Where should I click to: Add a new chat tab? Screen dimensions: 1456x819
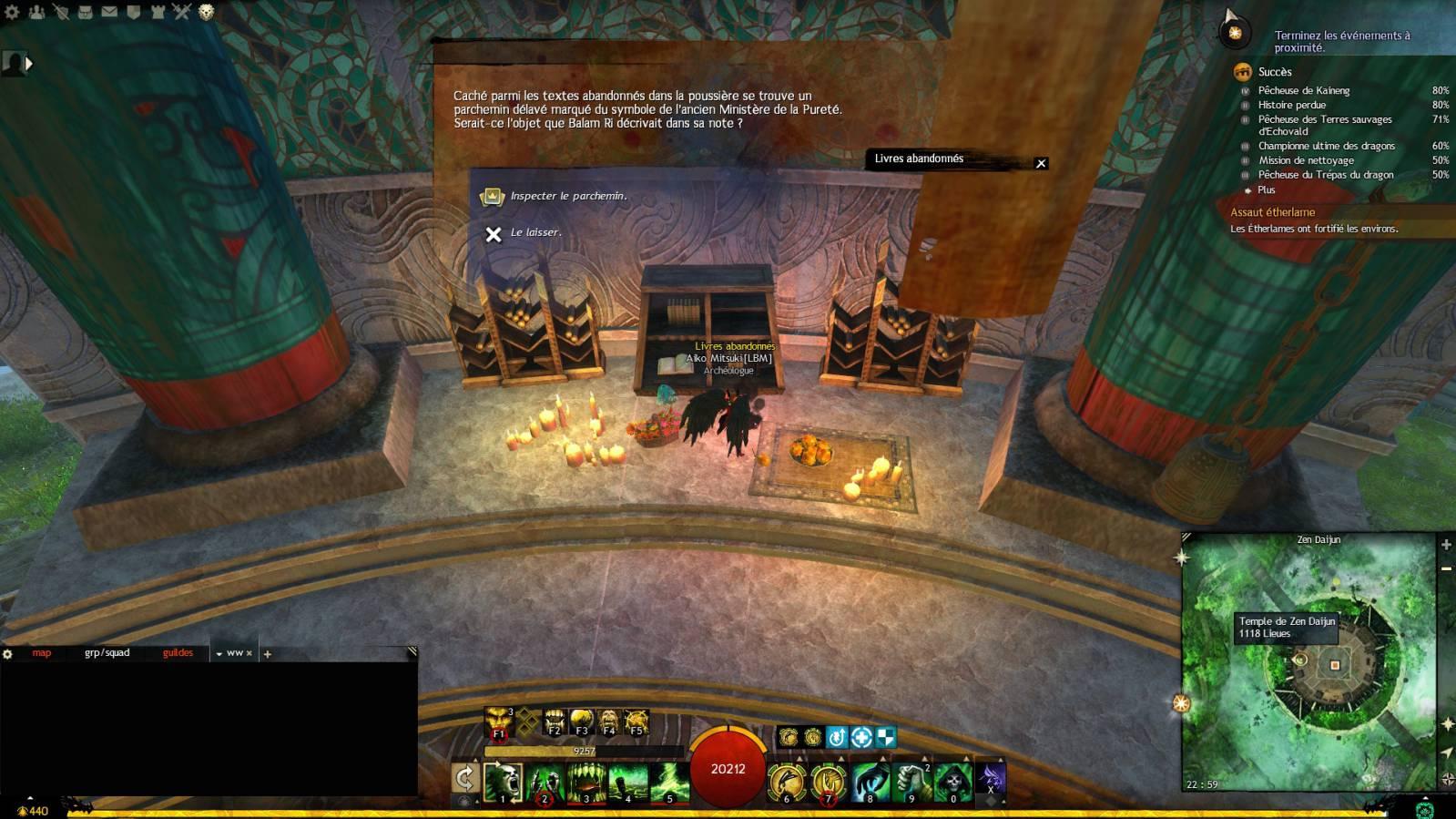(x=268, y=654)
